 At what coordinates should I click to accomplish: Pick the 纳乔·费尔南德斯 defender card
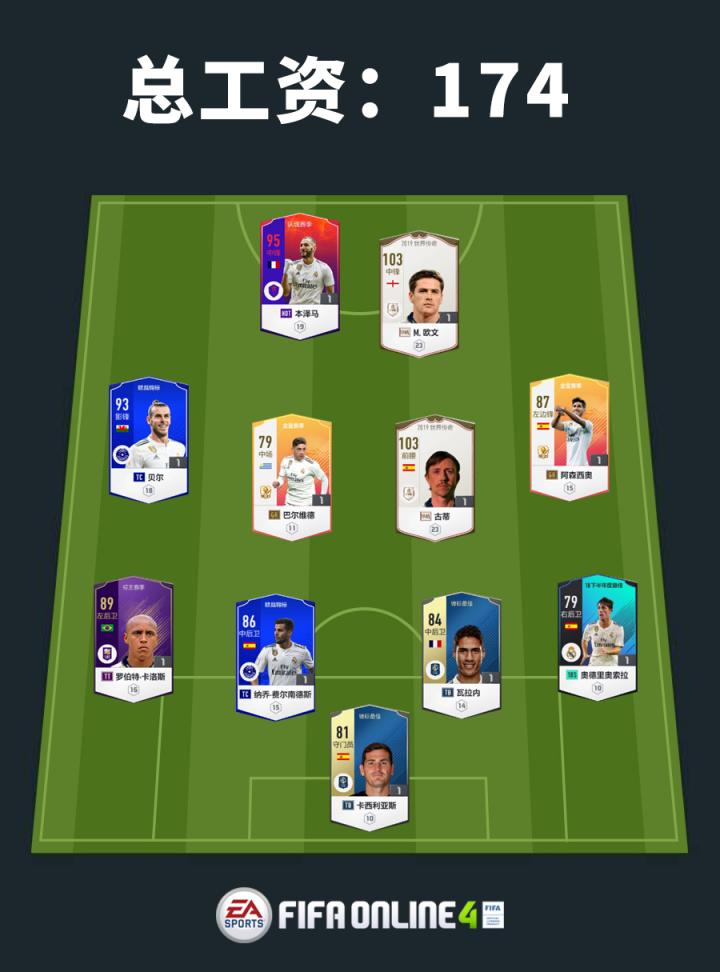(x=275, y=655)
